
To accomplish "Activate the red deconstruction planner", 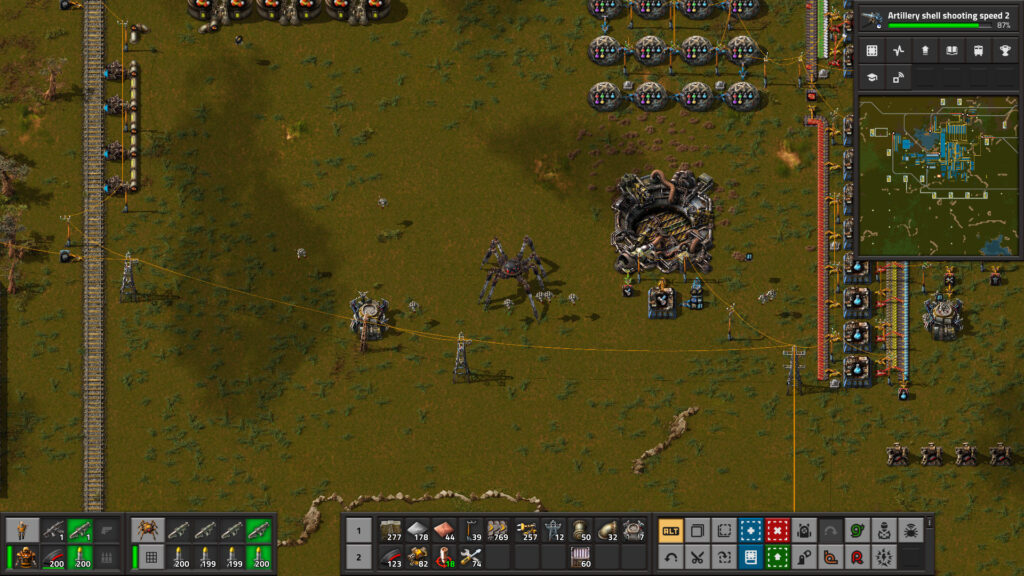I will pyautogui.click(x=777, y=530).
